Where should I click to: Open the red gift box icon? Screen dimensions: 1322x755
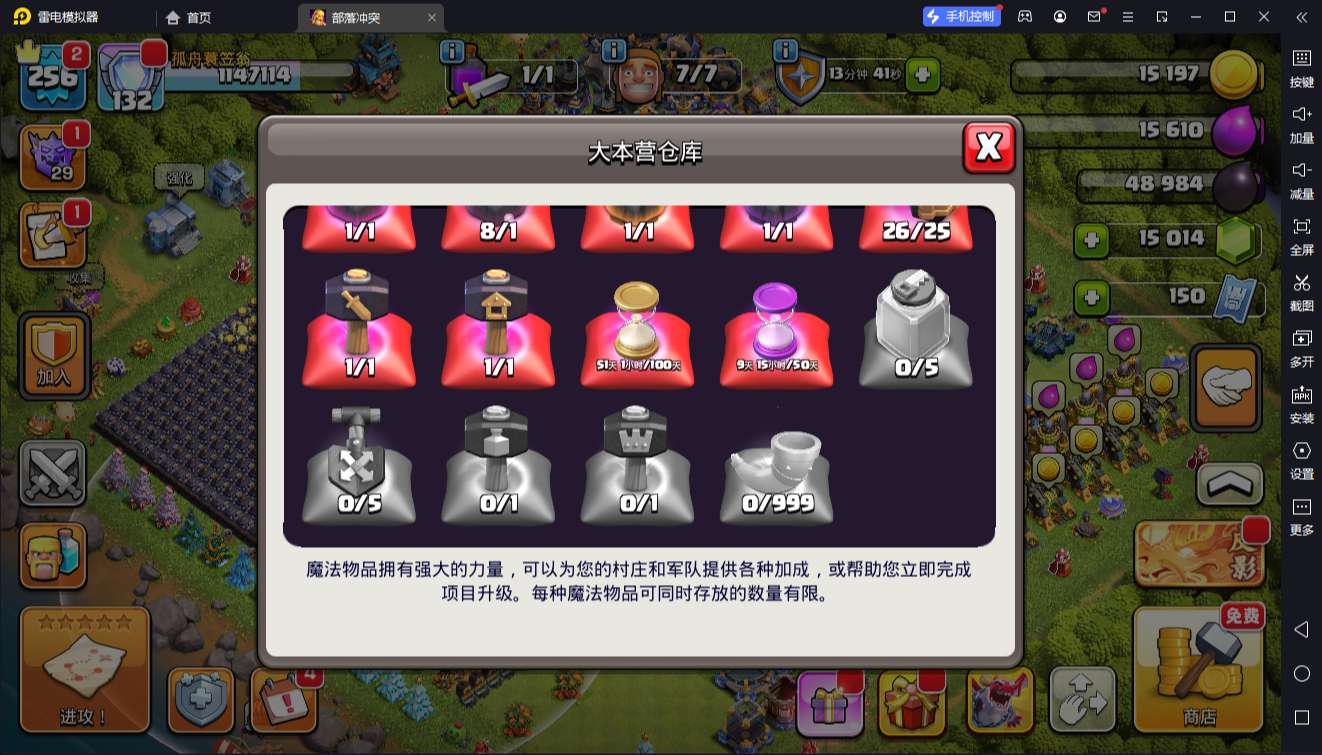click(911, 703)
